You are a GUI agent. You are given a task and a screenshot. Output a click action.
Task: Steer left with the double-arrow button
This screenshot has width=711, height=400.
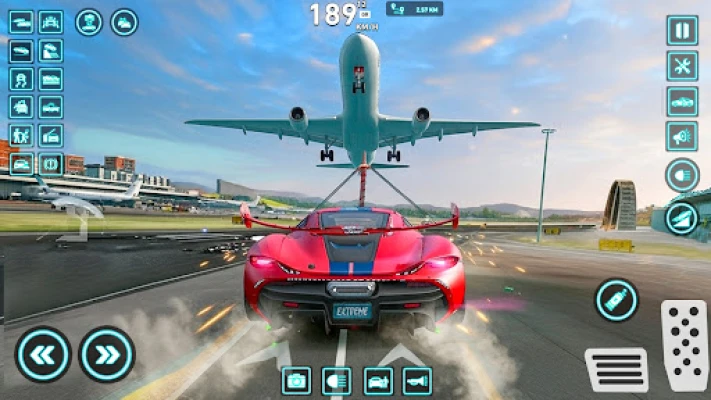[x=43, y=354]
